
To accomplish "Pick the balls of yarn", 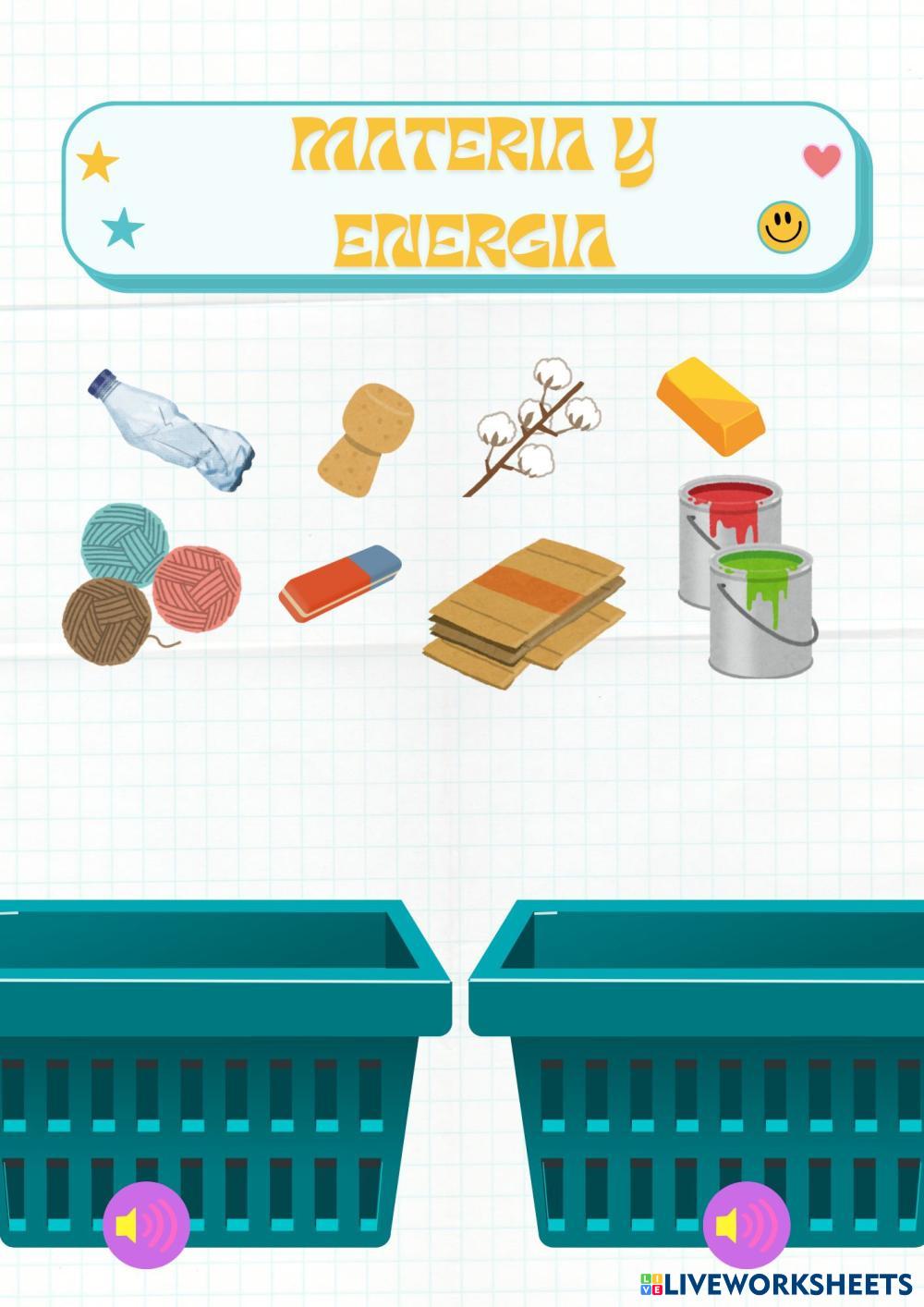I will [148, 579].
